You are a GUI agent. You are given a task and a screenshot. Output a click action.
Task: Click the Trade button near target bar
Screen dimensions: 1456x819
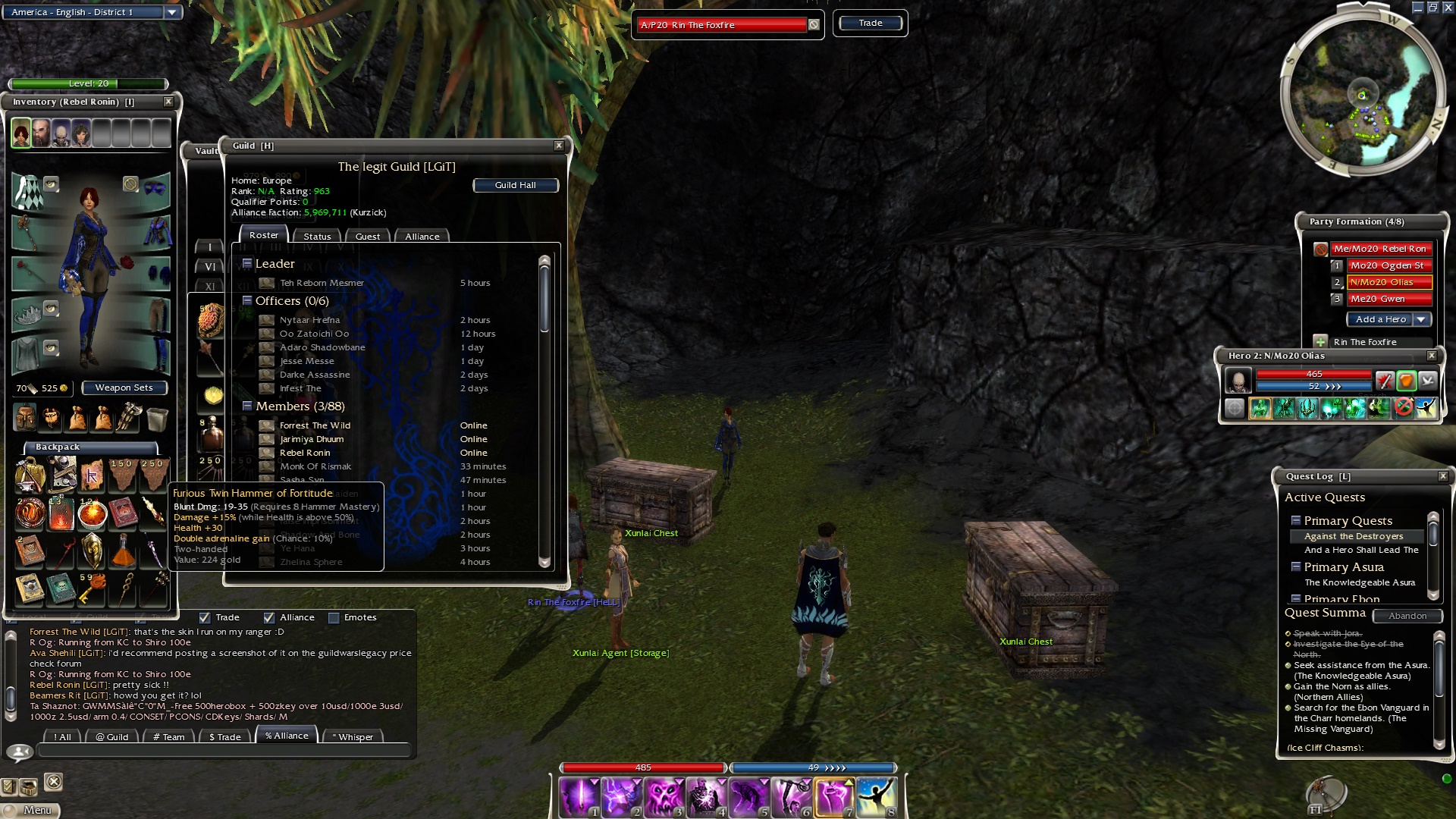(x=870, y=24)
